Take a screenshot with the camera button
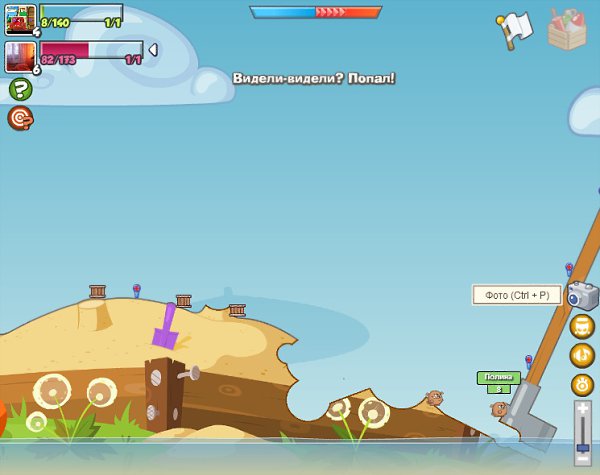This screenshot has width=600, height=475. point(582,295)
